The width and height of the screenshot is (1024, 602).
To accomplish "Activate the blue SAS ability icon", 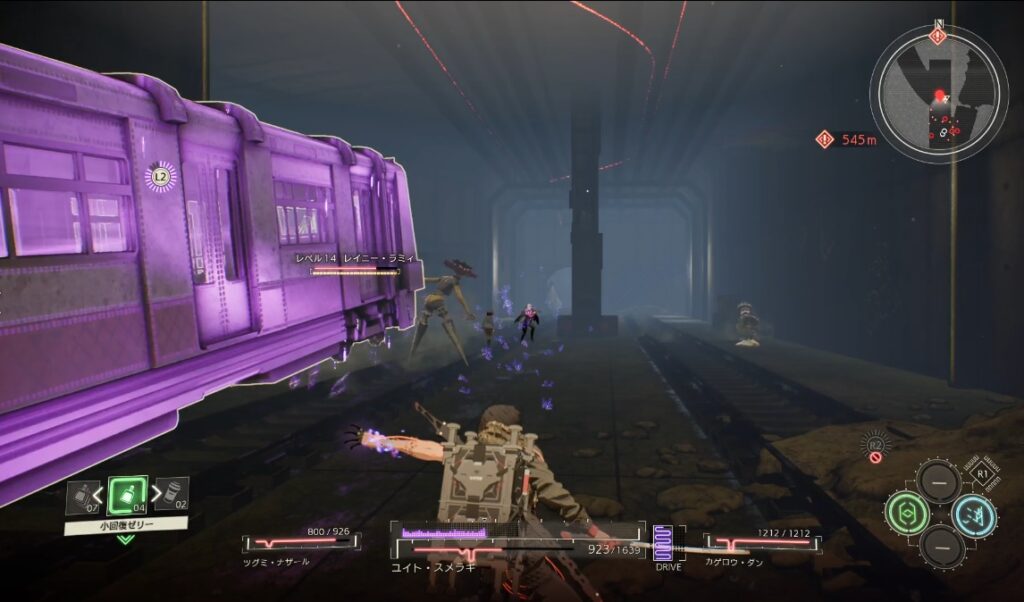I will pos(973,515).
